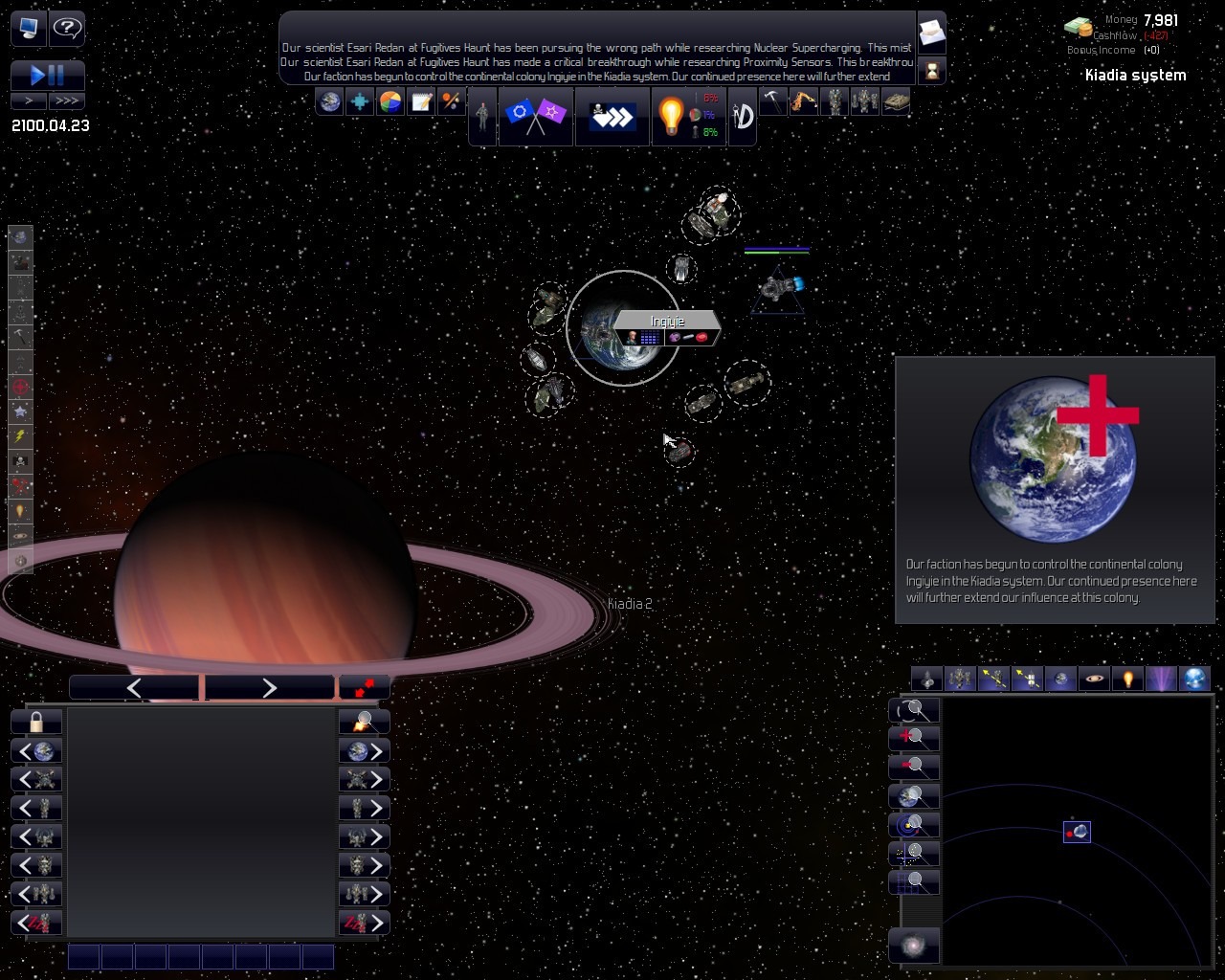Toggle the ringed planet map filter
The image size is (1225, 980).
click(1094, 679)
